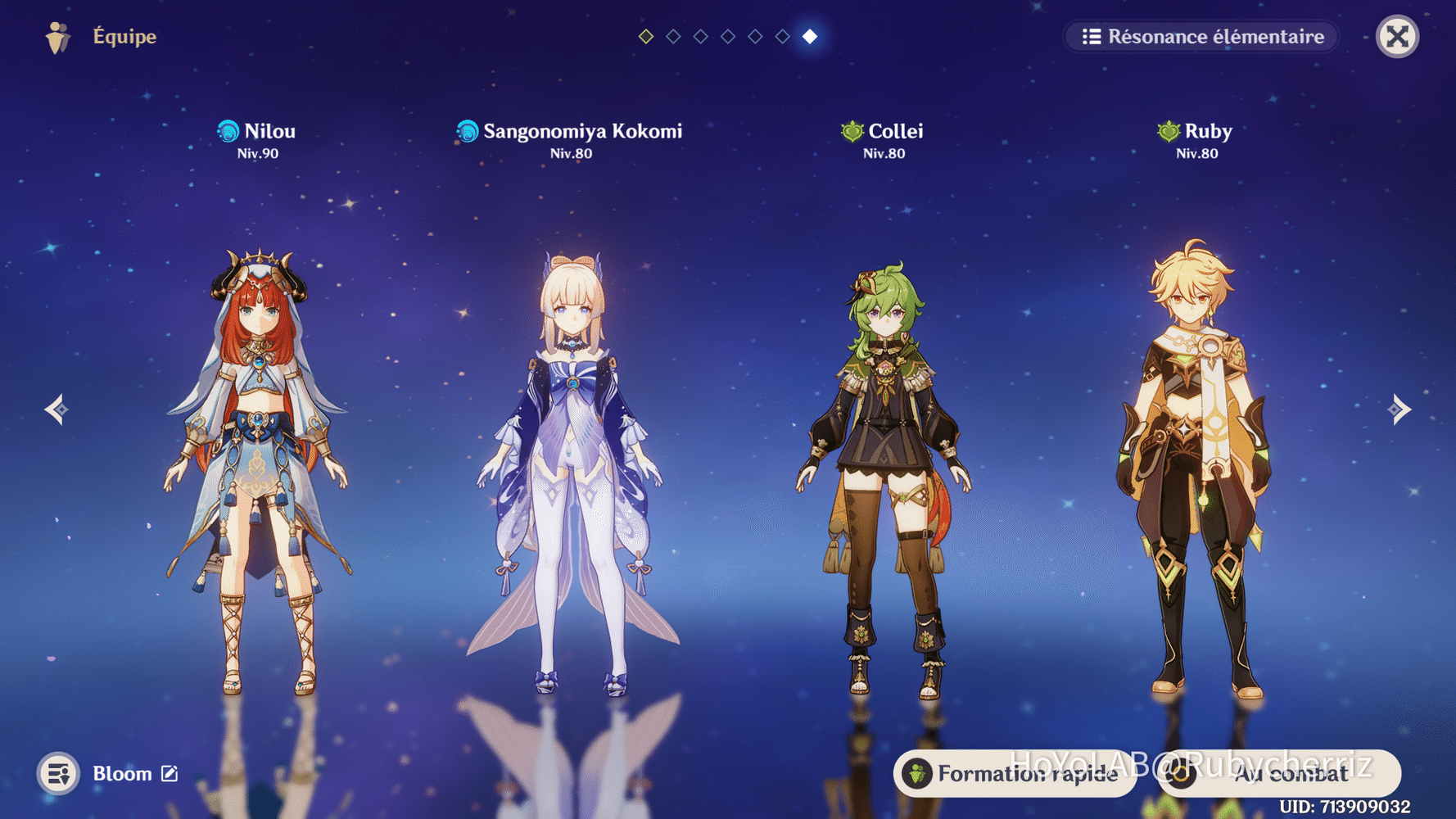Click the Dendro icon next to Ruby
Image resolution: width=1456 pixels, height=819 pixels.
[x=1167, y=129]
